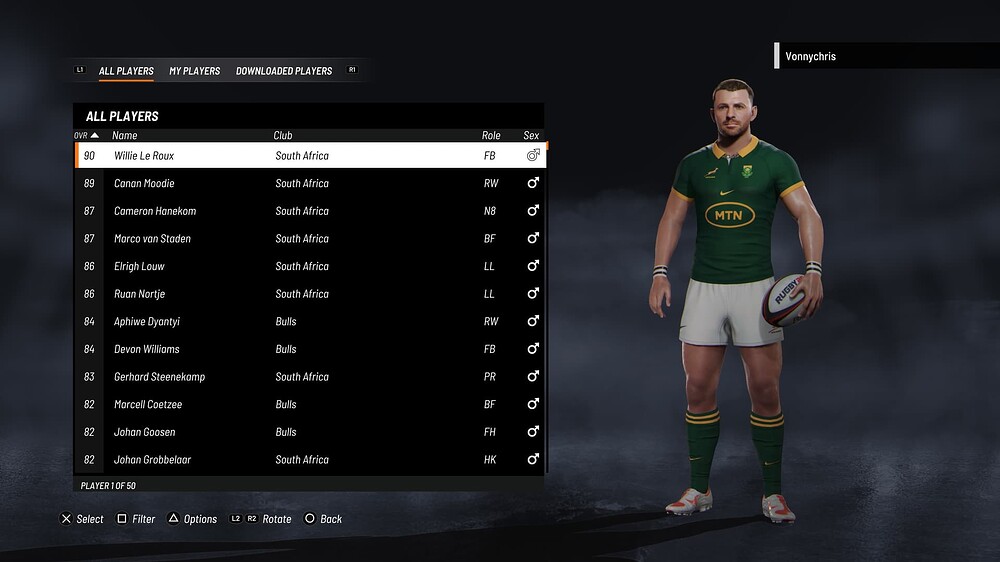Select Ruan Nortje's row
The image size is (1000, 562).
coord(310,294)
